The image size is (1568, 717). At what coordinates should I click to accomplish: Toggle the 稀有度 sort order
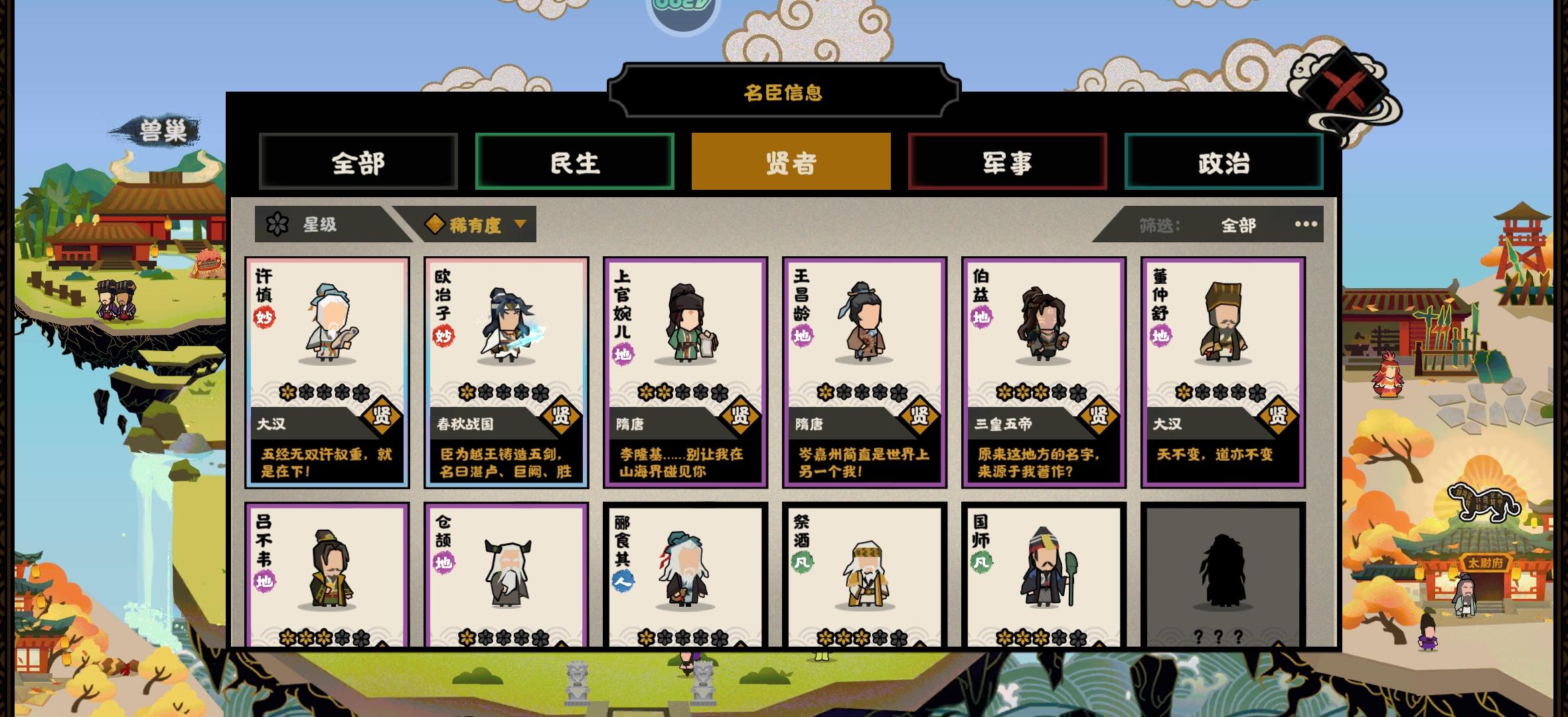[x=475, y=224]
